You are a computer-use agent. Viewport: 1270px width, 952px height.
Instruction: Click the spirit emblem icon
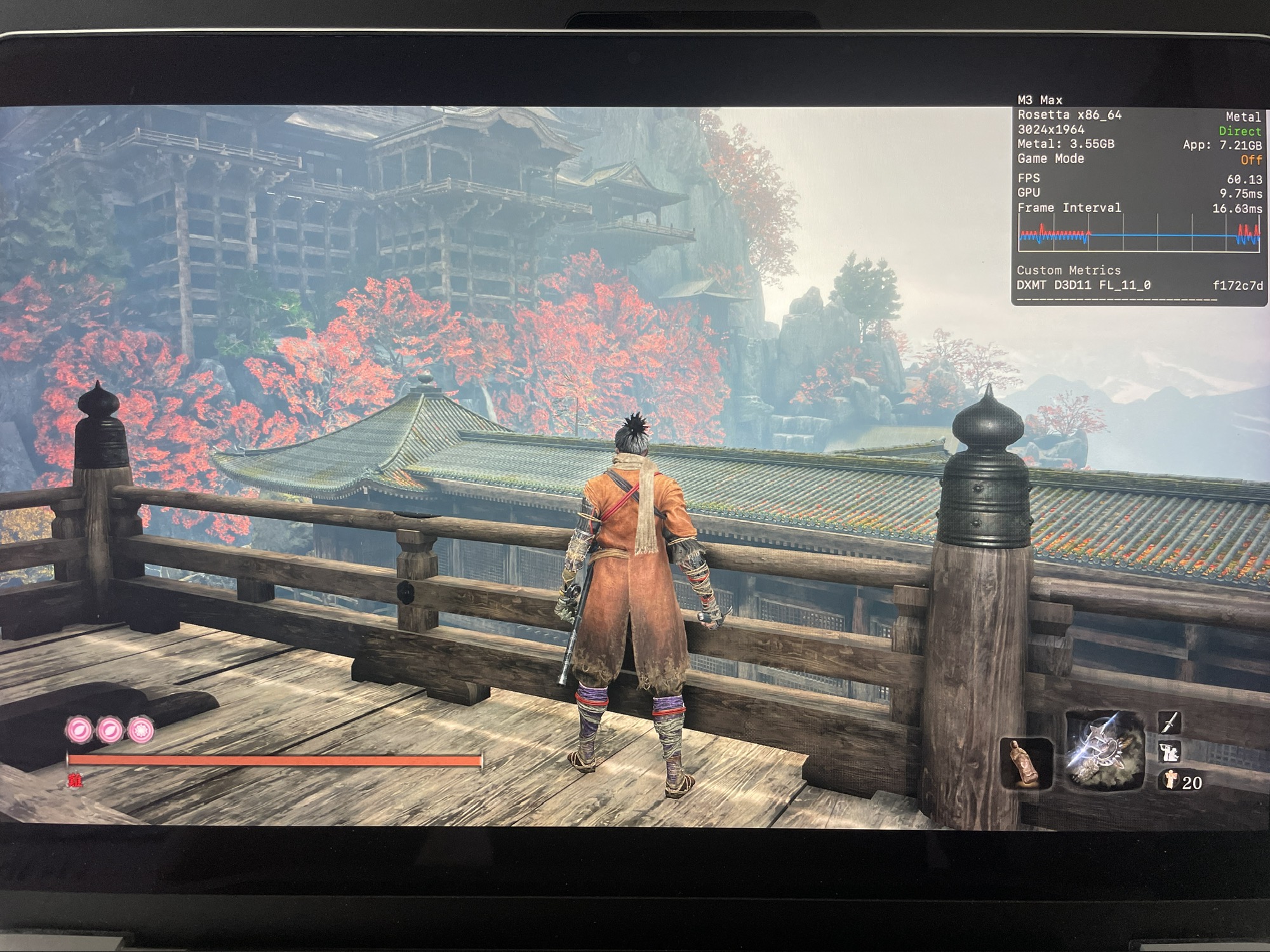coord(1169,779)
